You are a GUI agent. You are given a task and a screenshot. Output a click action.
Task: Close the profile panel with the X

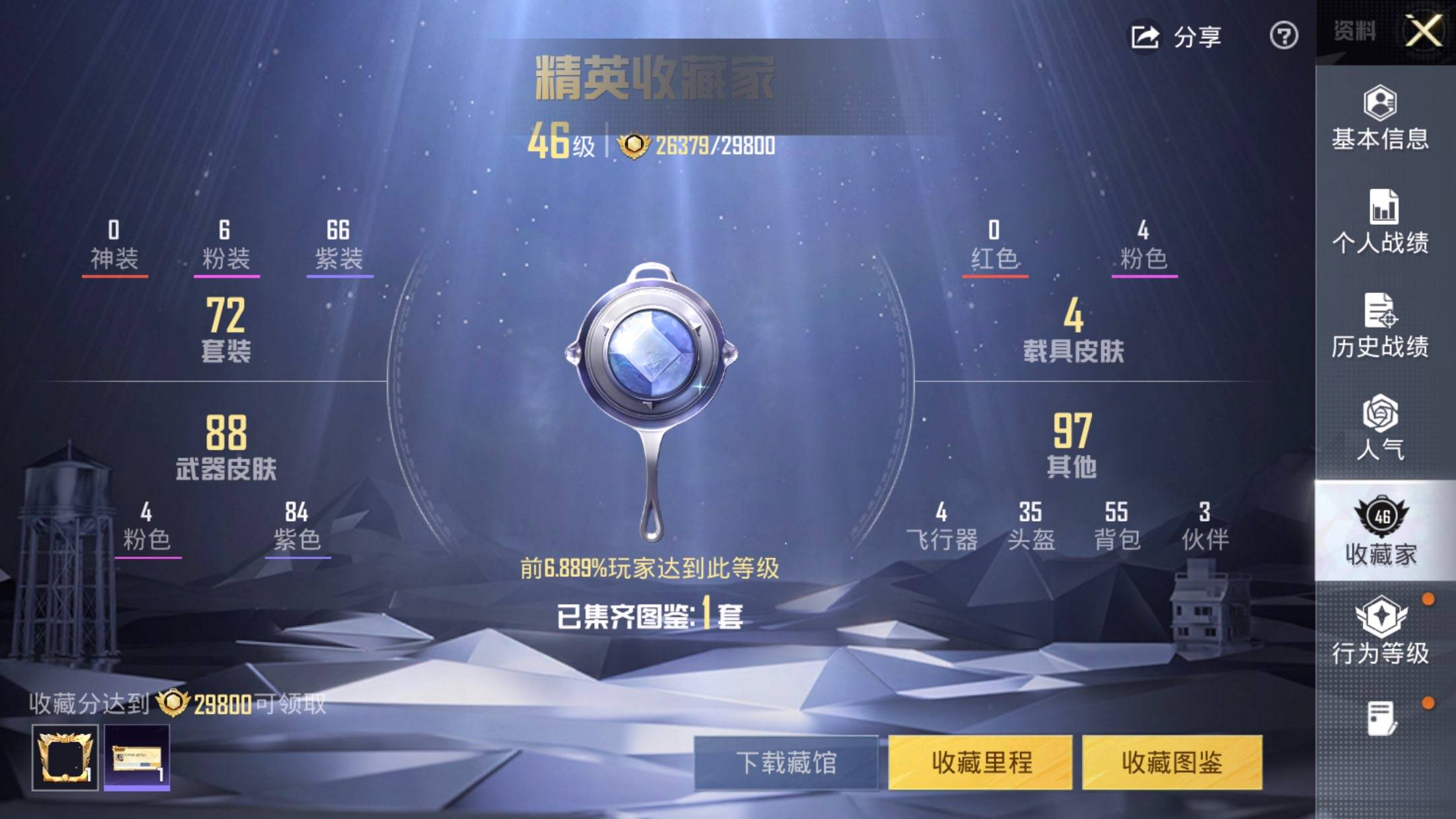coord(1423,32)
